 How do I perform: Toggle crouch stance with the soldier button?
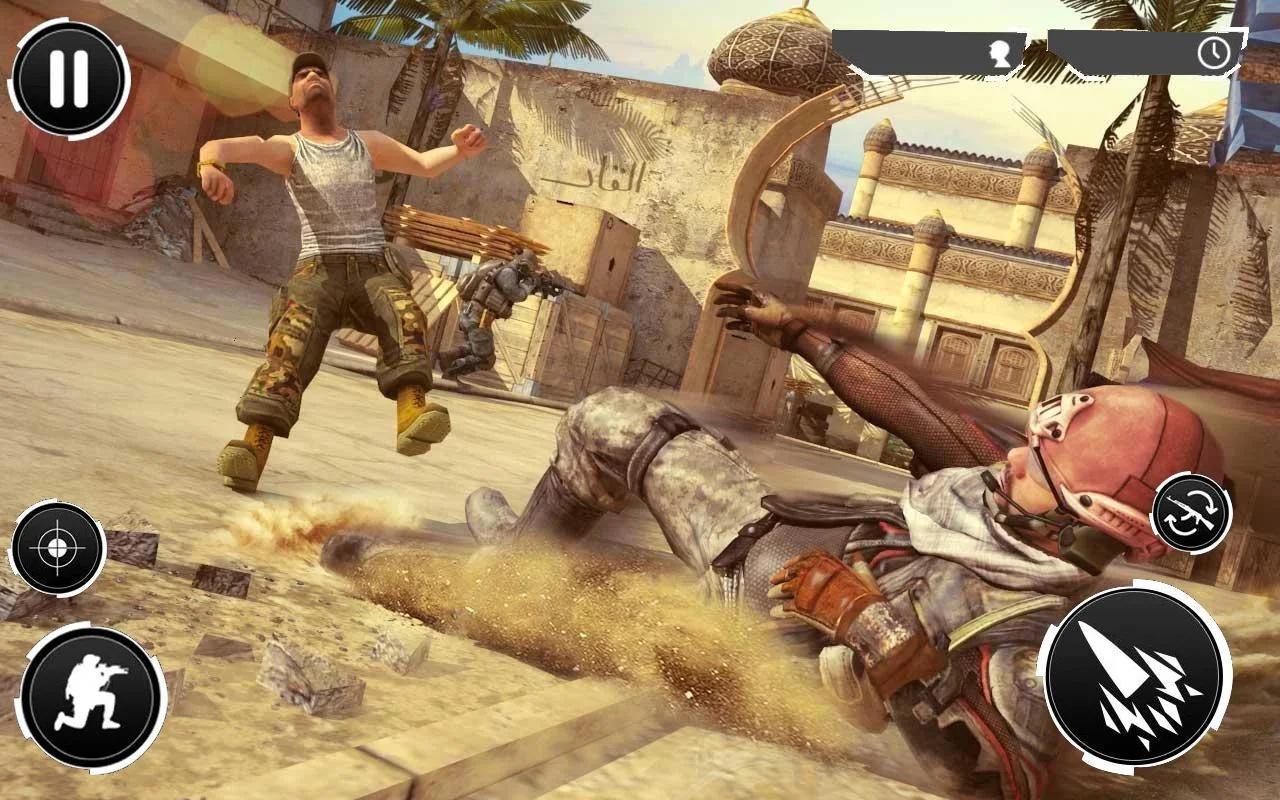pos(93,688)
